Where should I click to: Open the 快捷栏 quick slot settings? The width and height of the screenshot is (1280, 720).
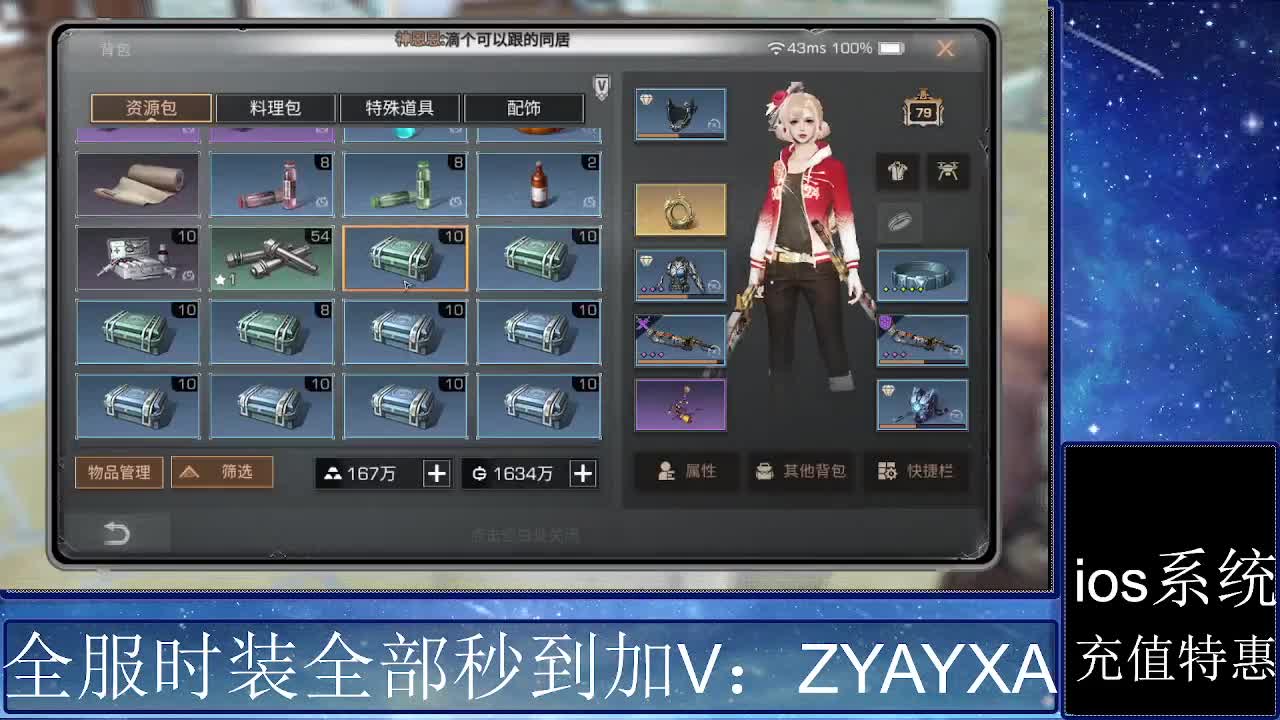918,472
